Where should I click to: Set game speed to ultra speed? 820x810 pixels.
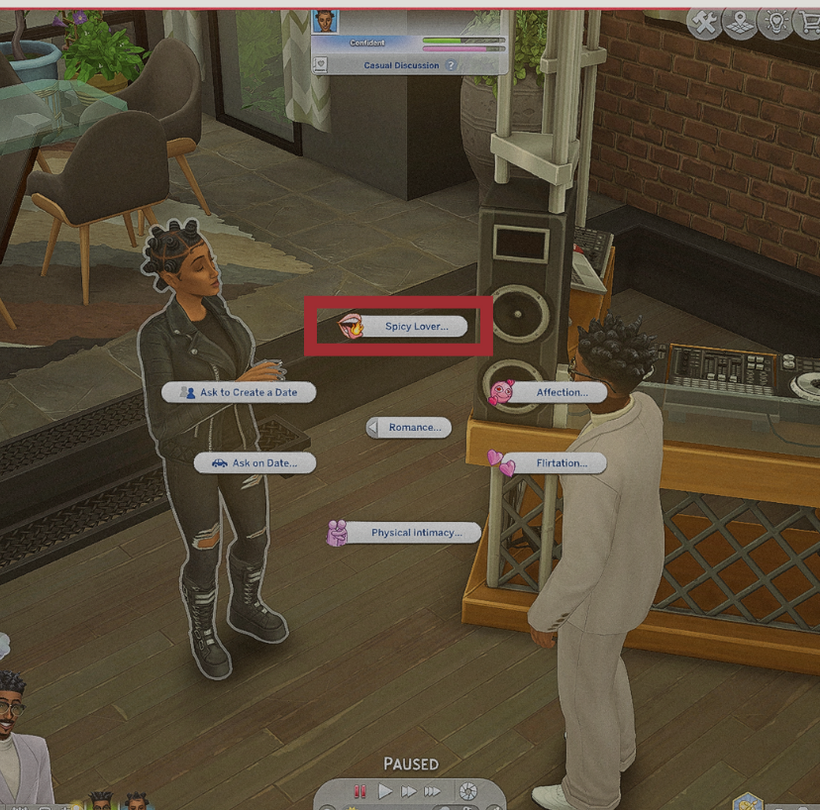point(432,792)
